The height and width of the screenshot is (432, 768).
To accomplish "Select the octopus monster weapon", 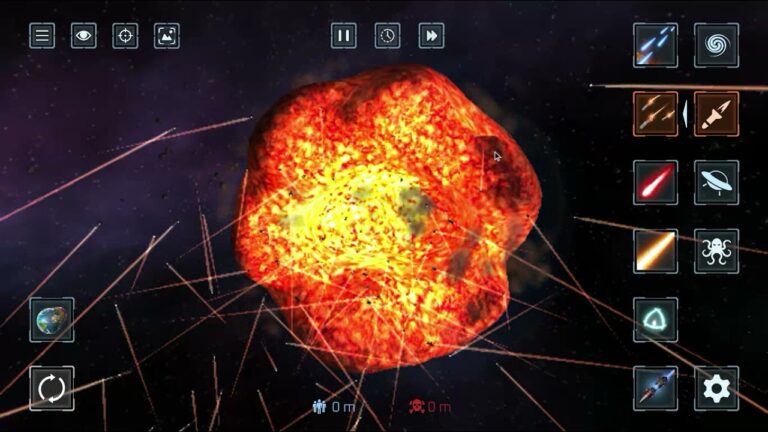I will (x=716, y=251).
